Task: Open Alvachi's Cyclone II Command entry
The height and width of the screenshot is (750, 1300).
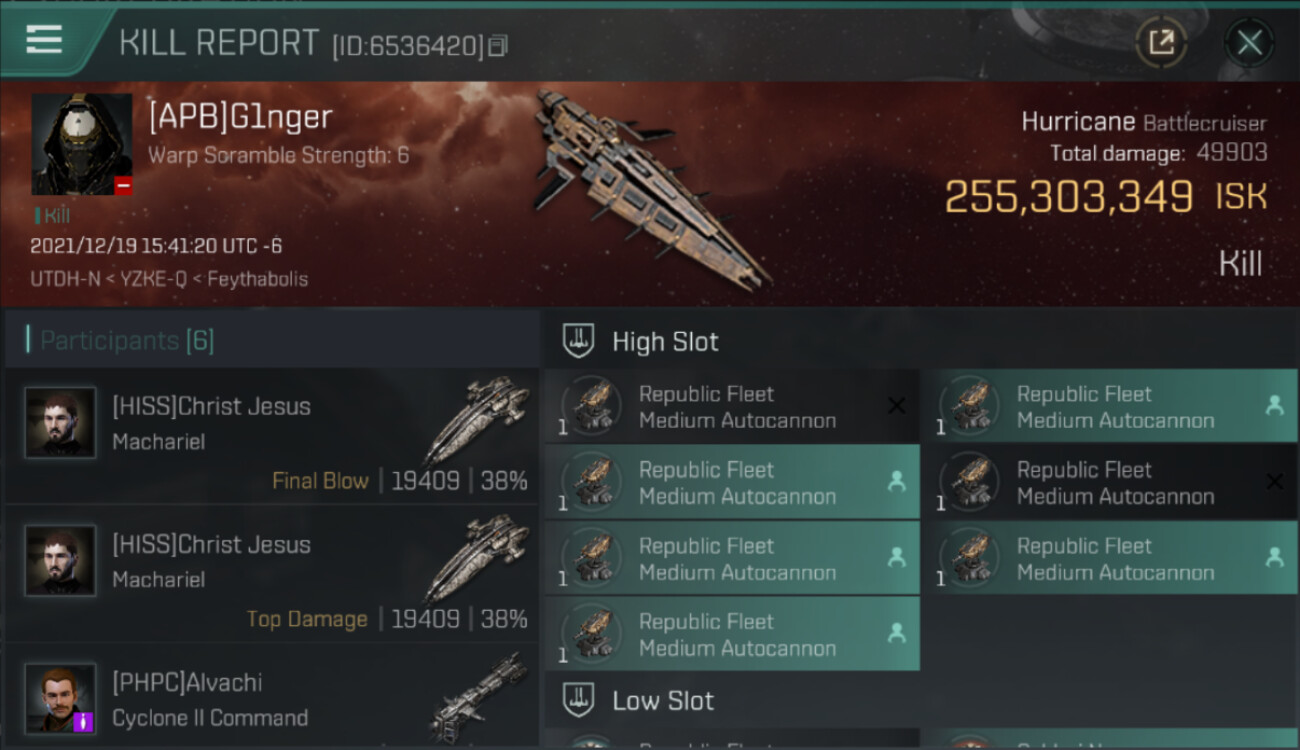Action: click(x=272, y=699)
